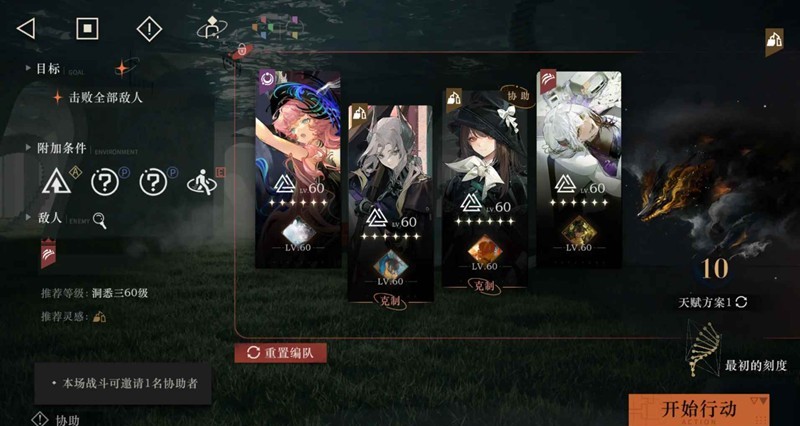Start the battle with 开始行动
800x426 pixels.
click(x=699, y=409)
